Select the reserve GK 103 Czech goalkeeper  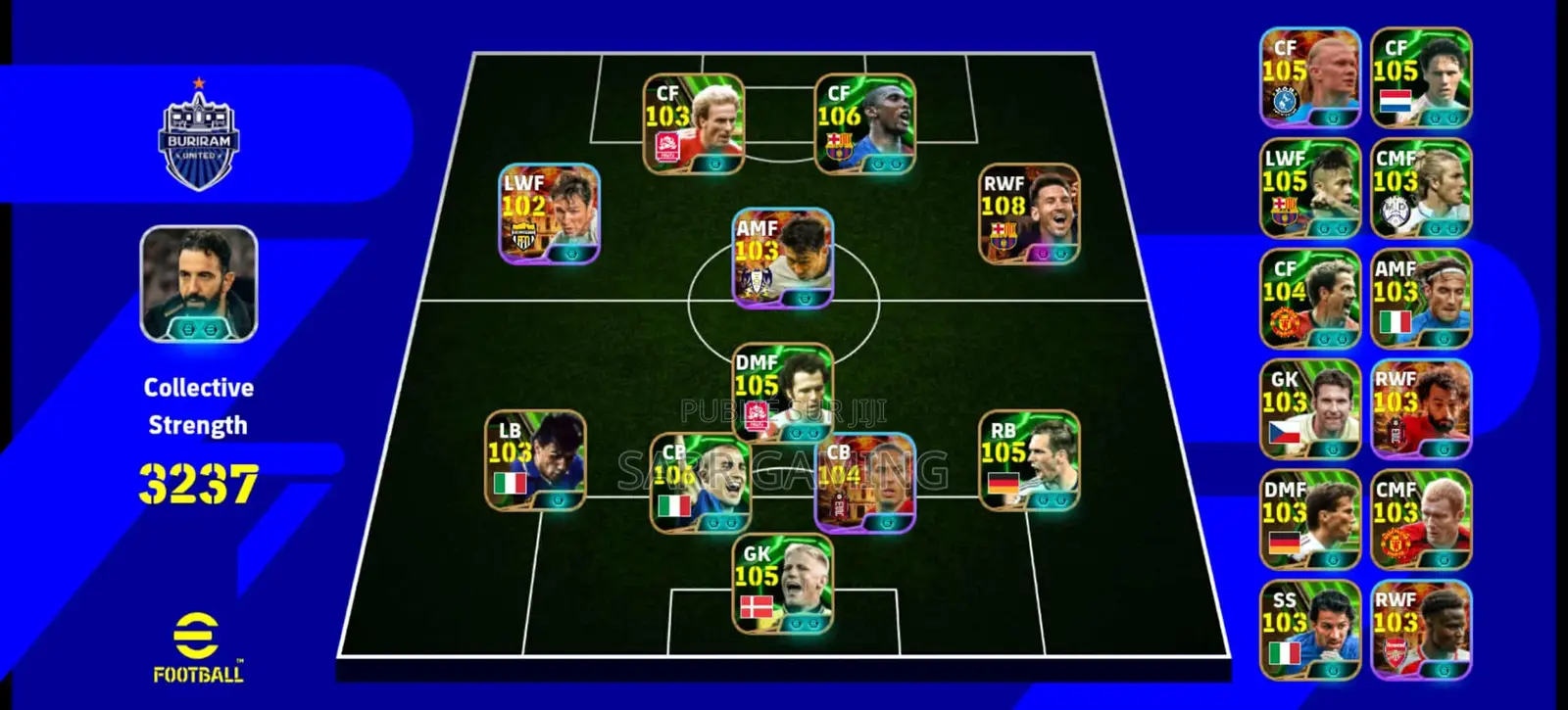1310,409
